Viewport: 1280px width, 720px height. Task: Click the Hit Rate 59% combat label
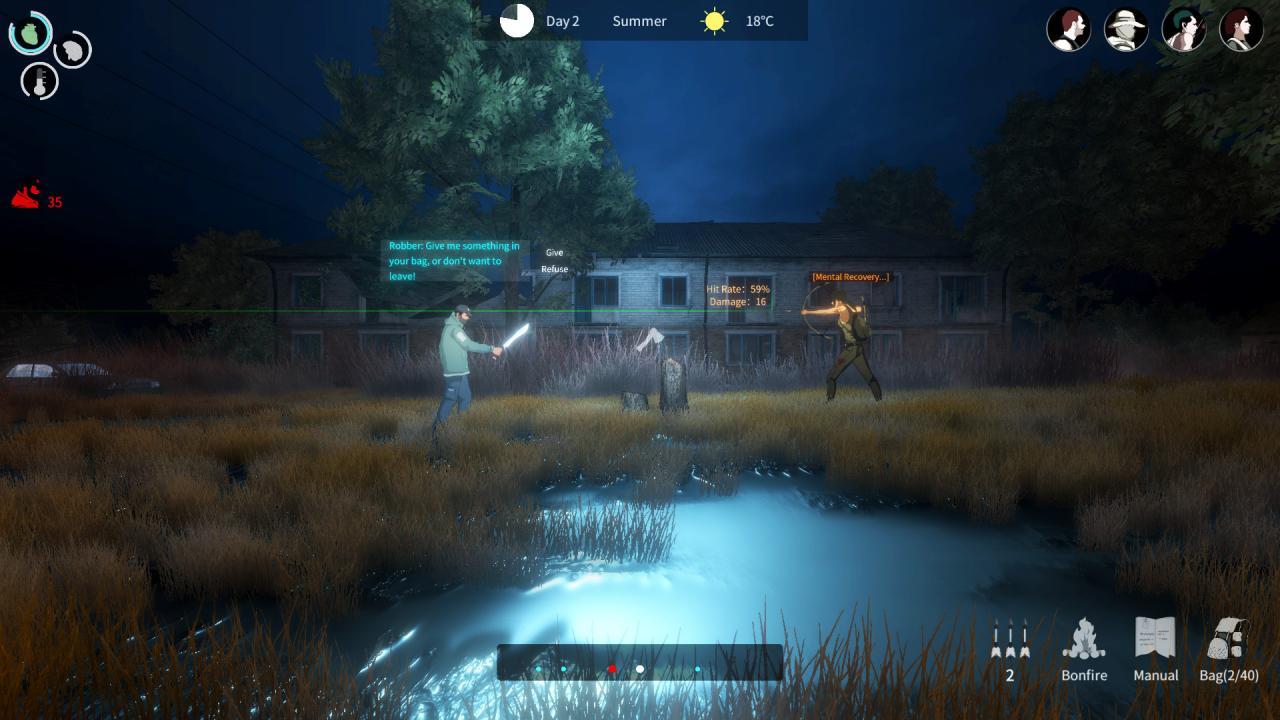tap(739, 289)
